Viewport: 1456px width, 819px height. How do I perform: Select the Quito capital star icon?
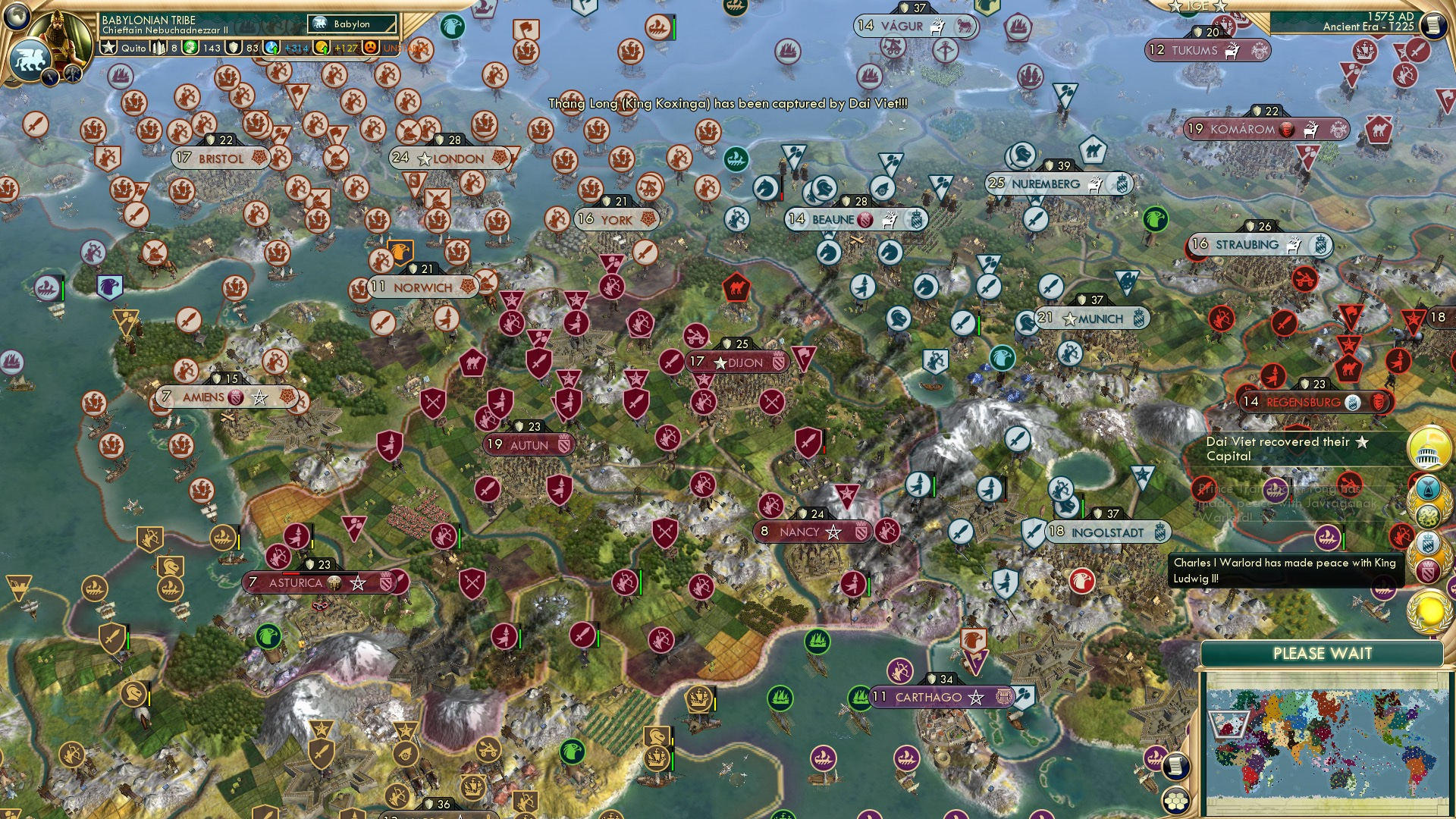(108, 47)
